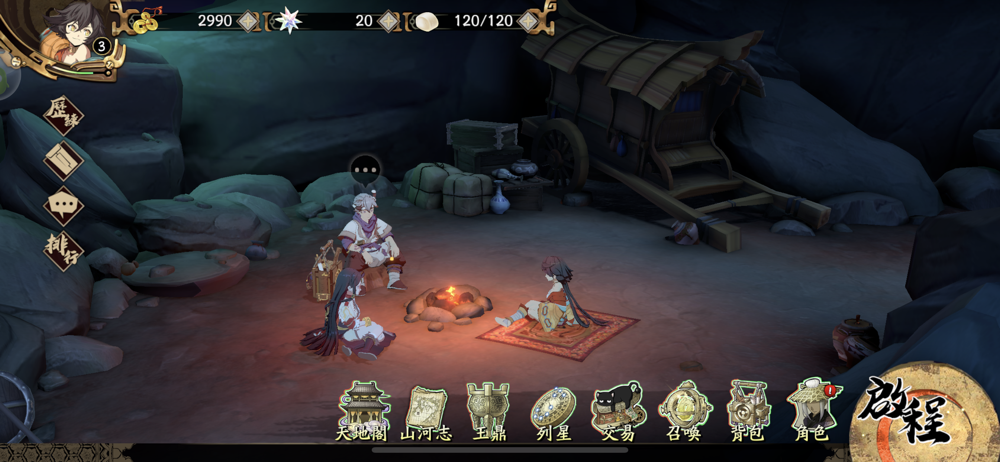Open the 背包 backpack inventory

point(748,410)
